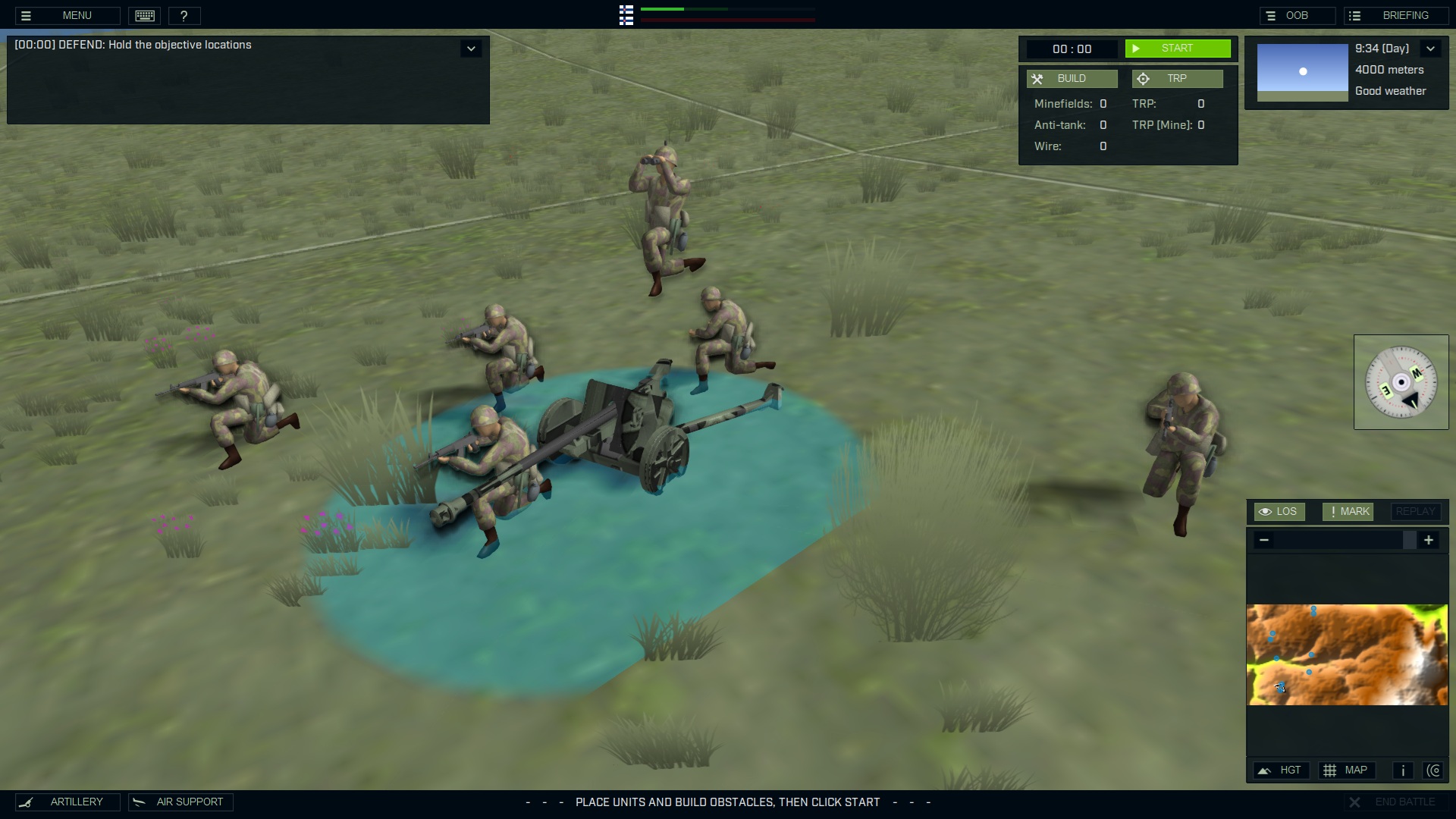Click the info icon below the minimap
This screenshot has width=1456, height=819.
pyautogui.click(x=1402, y=770)
